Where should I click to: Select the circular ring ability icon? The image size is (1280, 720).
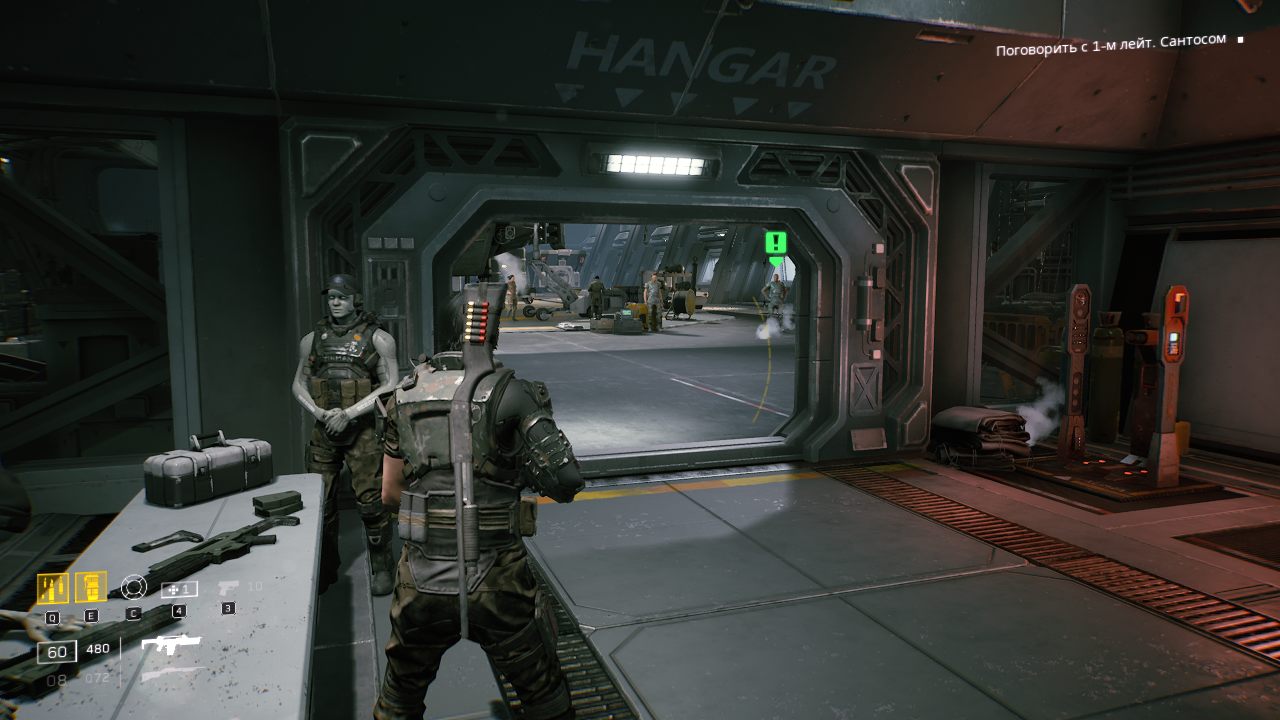pos(133,587)
